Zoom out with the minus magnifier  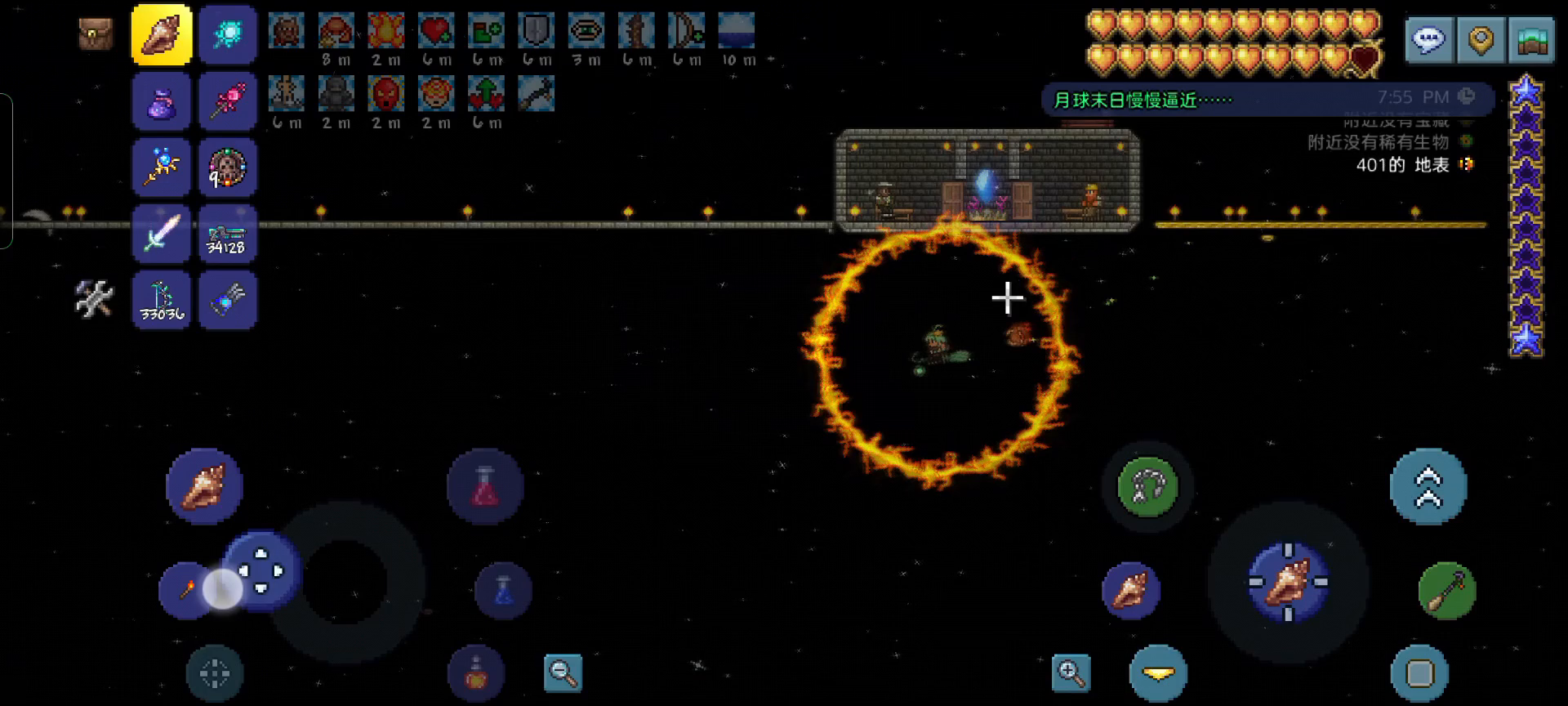coord(563,673)
